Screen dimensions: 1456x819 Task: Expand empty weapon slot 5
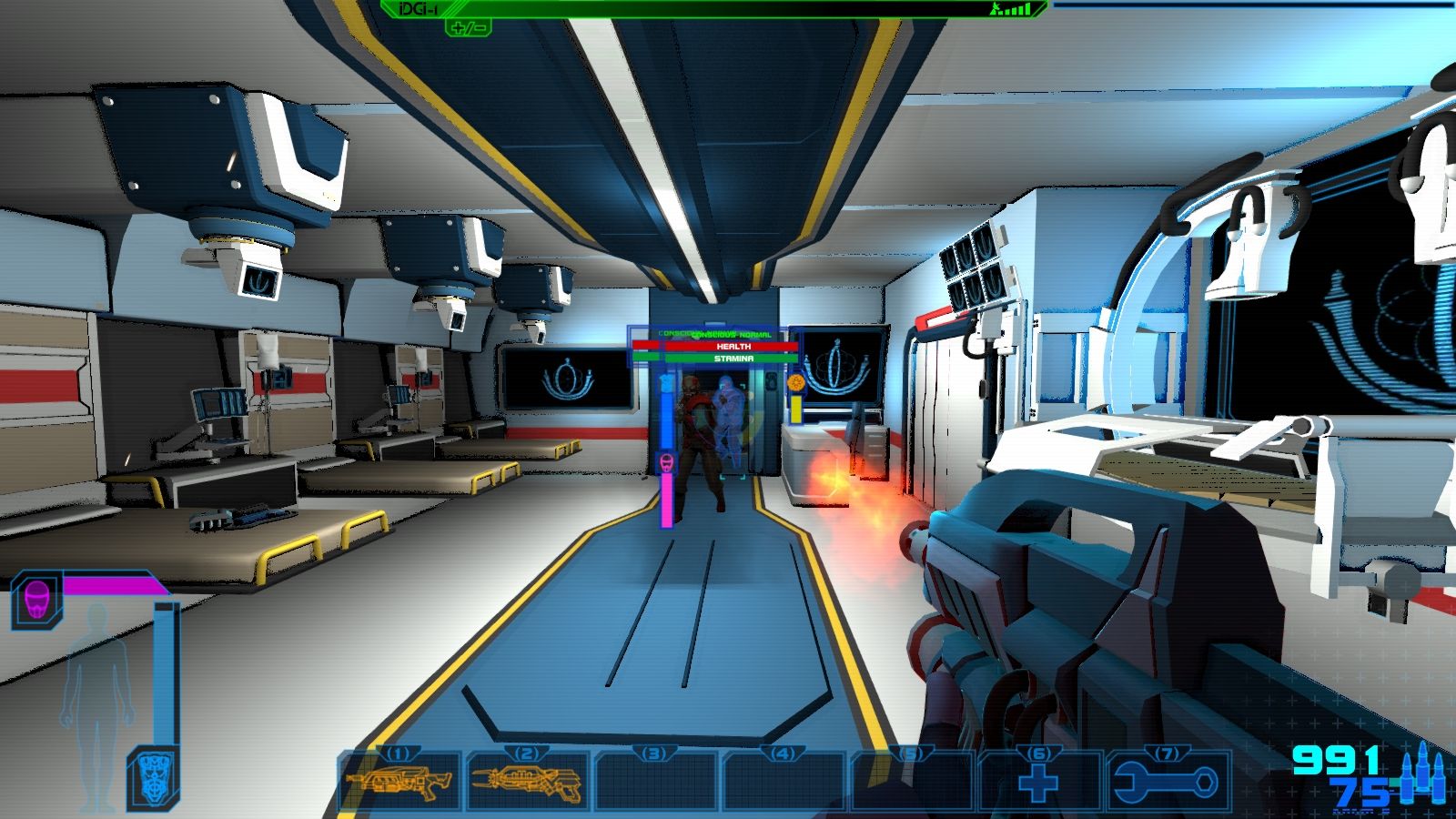[915, 783]
